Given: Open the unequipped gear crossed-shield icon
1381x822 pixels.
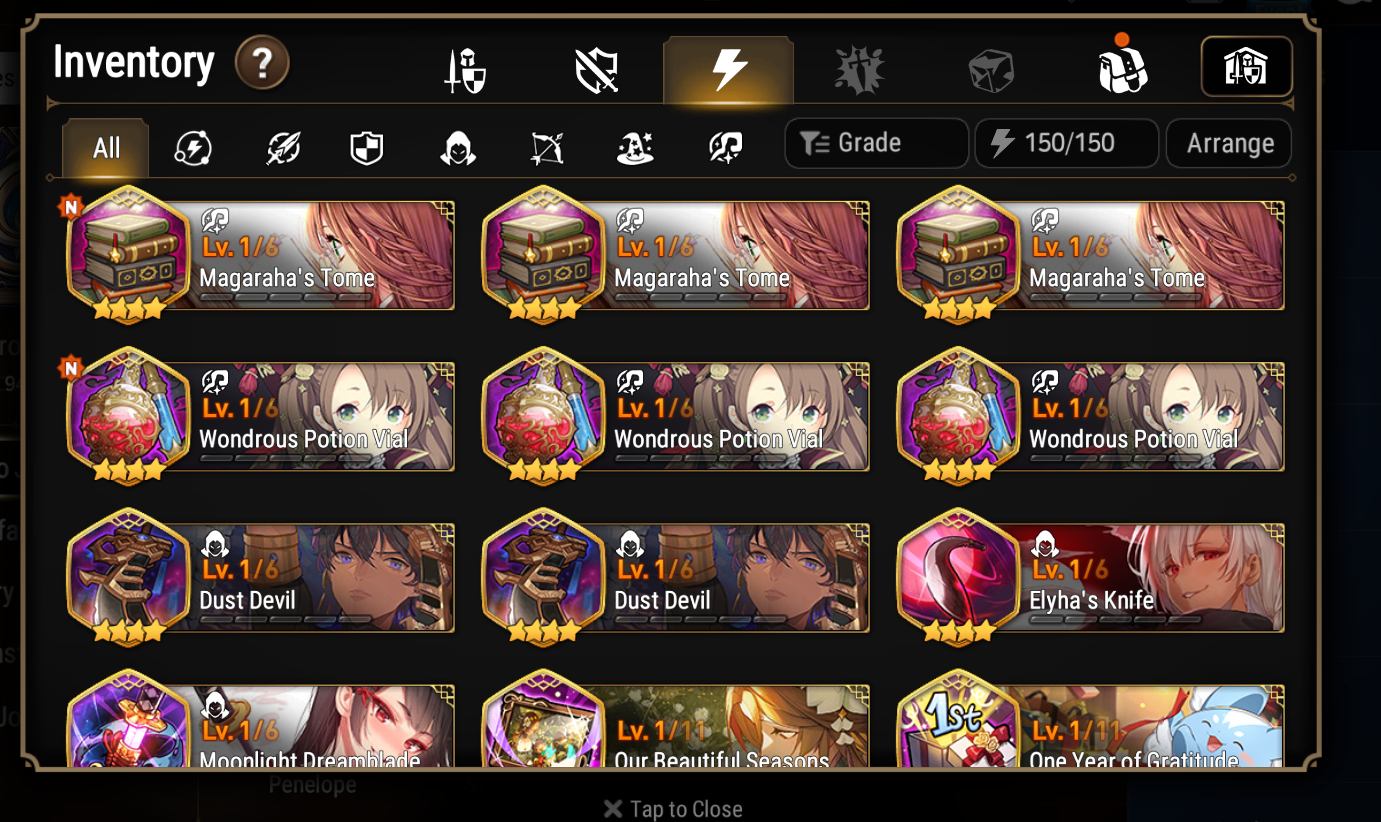Looking at the screenshot, I should tap(598, 70).
